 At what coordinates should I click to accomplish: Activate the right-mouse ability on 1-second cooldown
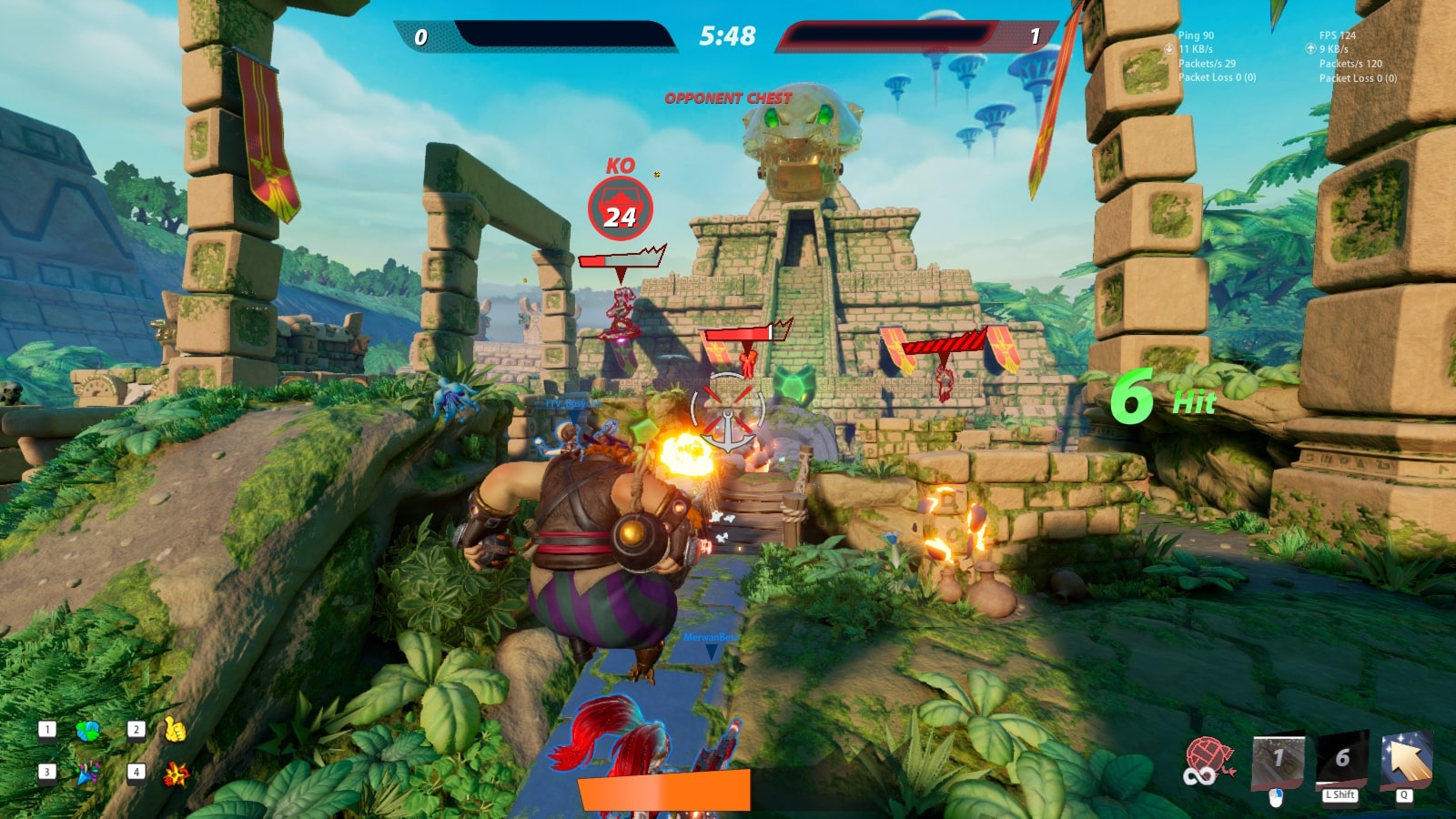tap(1278, 760)
